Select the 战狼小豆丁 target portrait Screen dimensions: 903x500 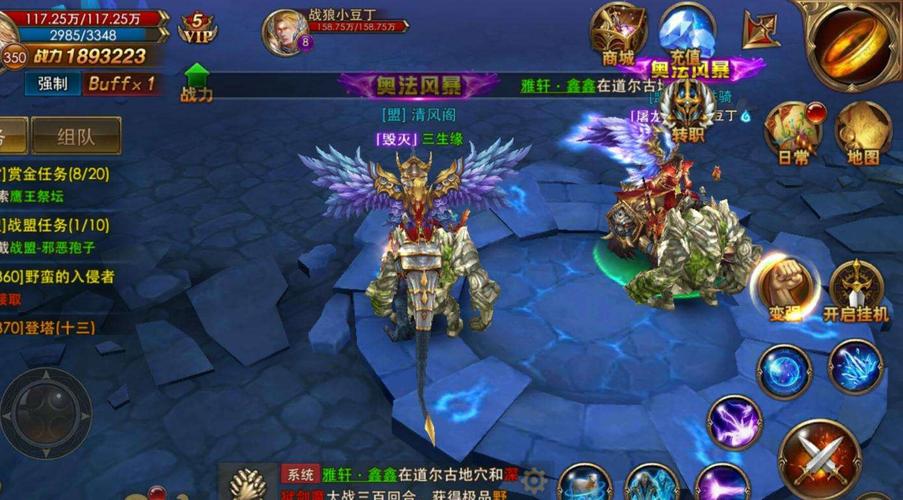coord(283,32)
